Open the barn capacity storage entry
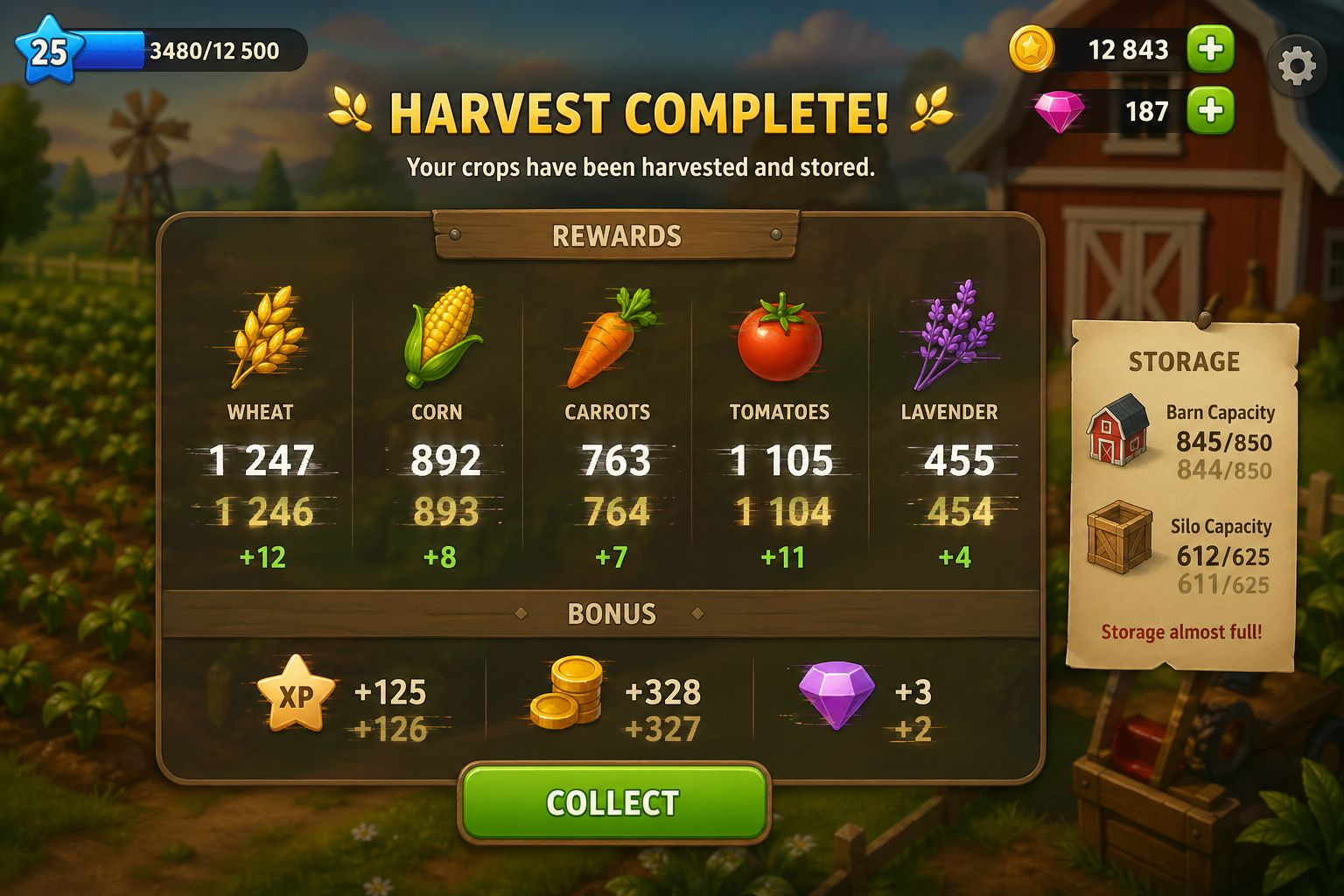Viewport: 1344px width, 896px height. pos(1117,429)
